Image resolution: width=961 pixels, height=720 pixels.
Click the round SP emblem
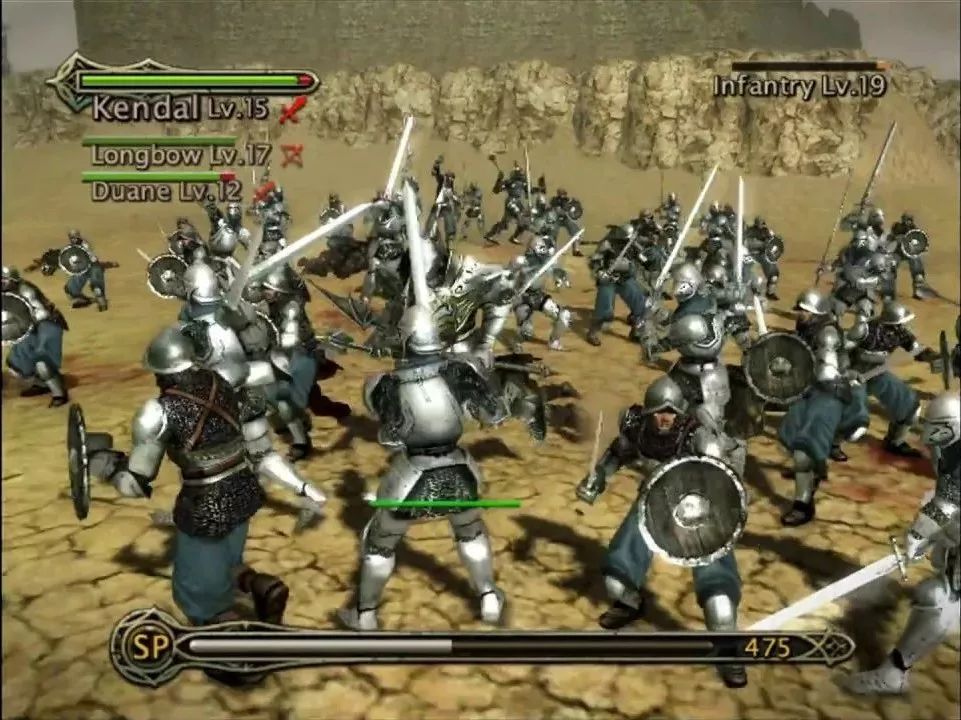point(142,646)
